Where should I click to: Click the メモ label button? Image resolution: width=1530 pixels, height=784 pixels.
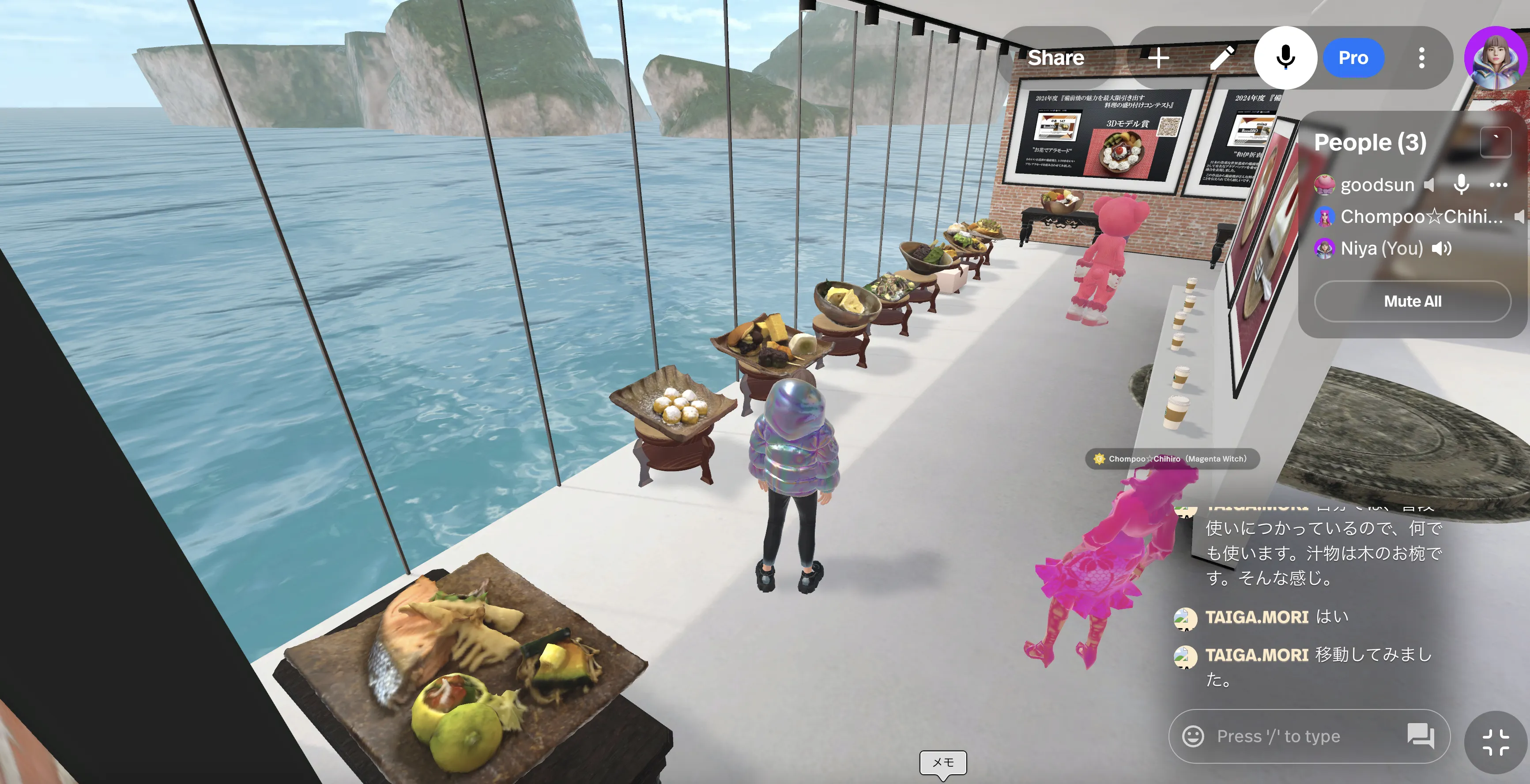coord(942,762)
